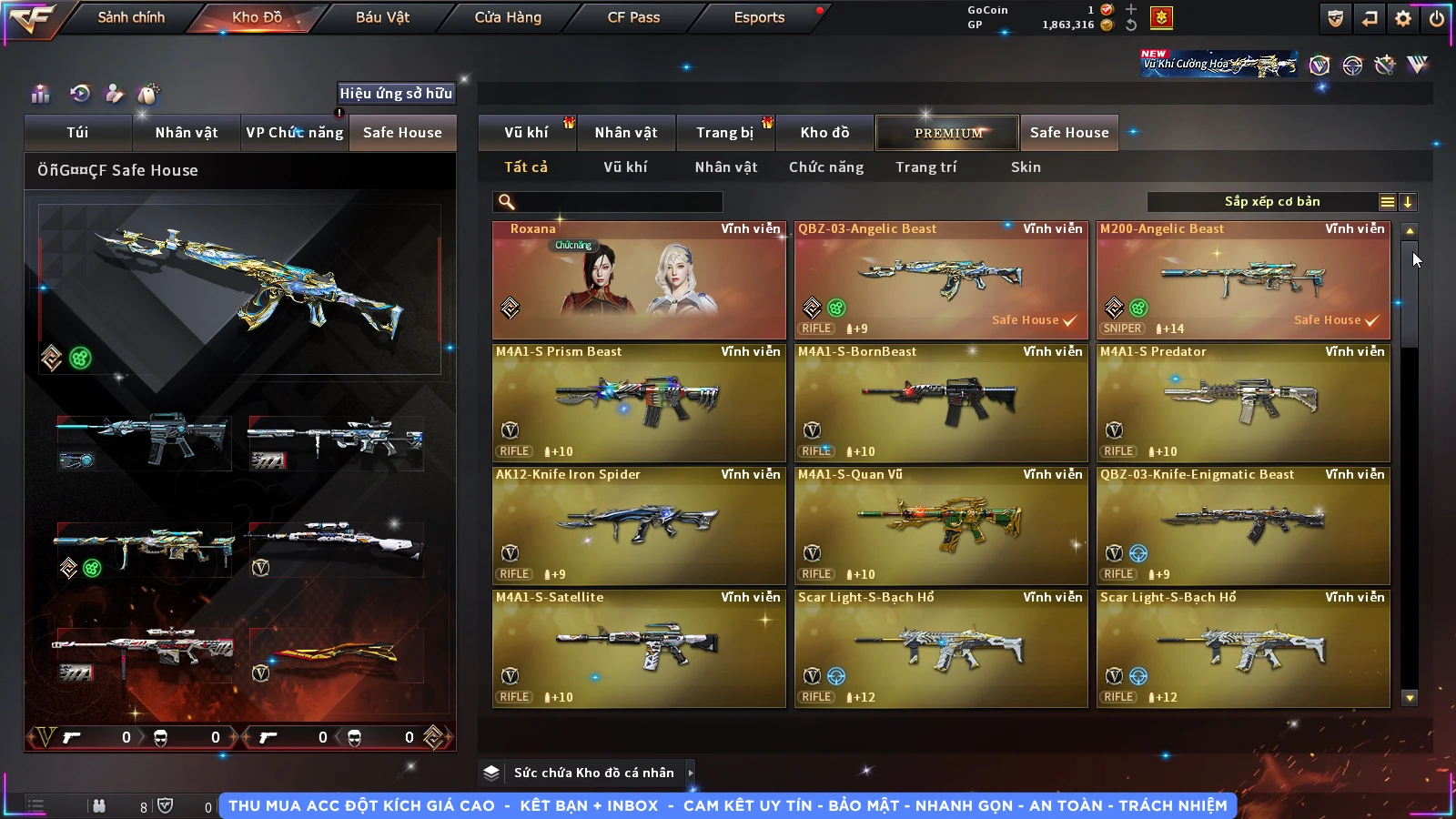Select the Roxana character card

639,280
